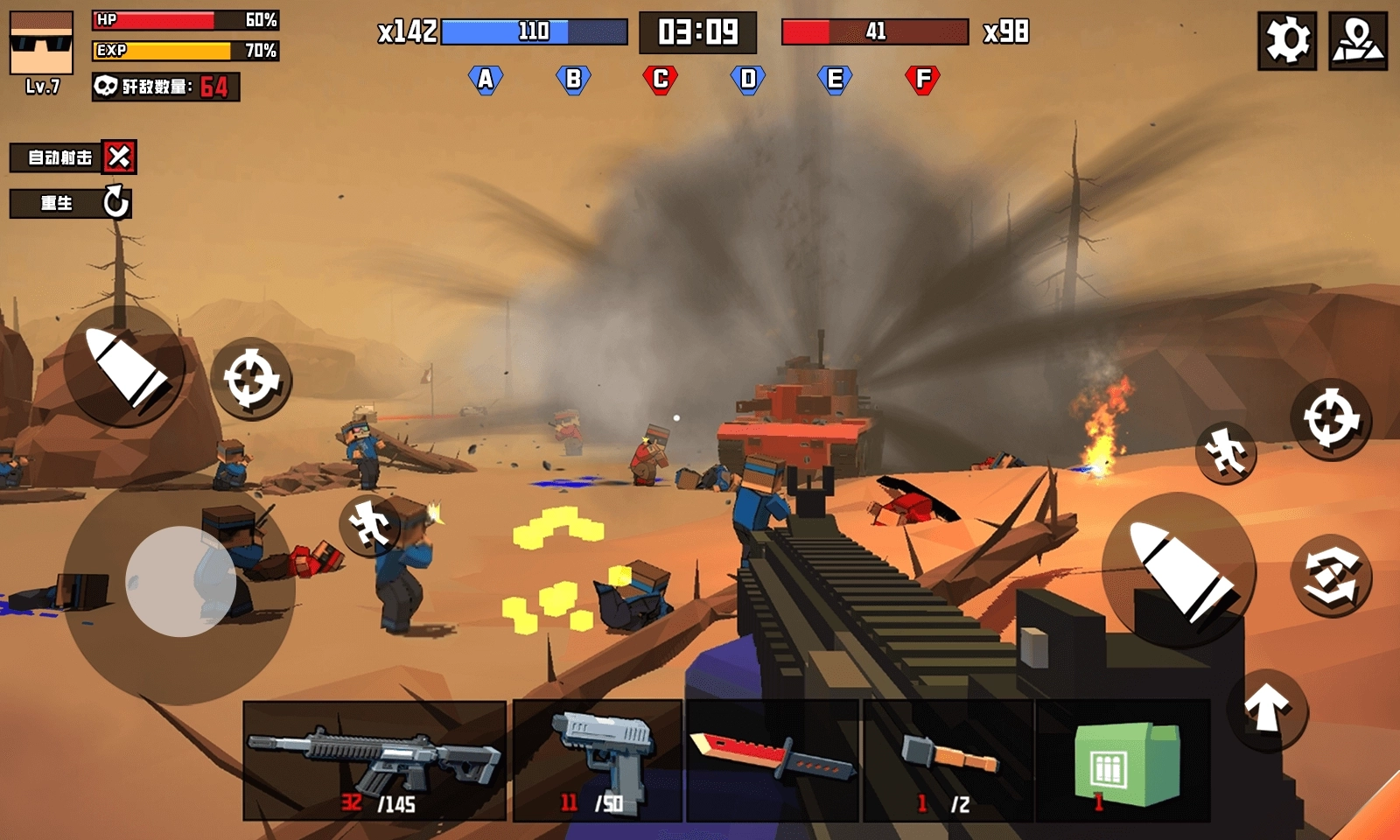This screenshot has width=1400, height=840.
Task: Switch to the pistol slot
Action: tap(598, 760)
